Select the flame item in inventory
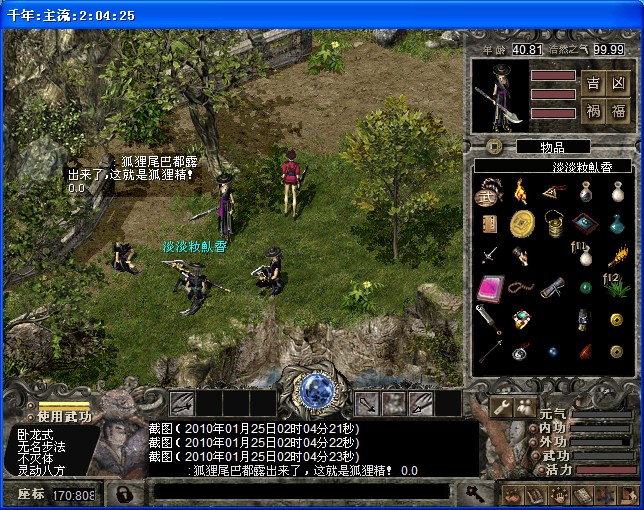This screenshot has height=510, width=644. click(520, 190)
